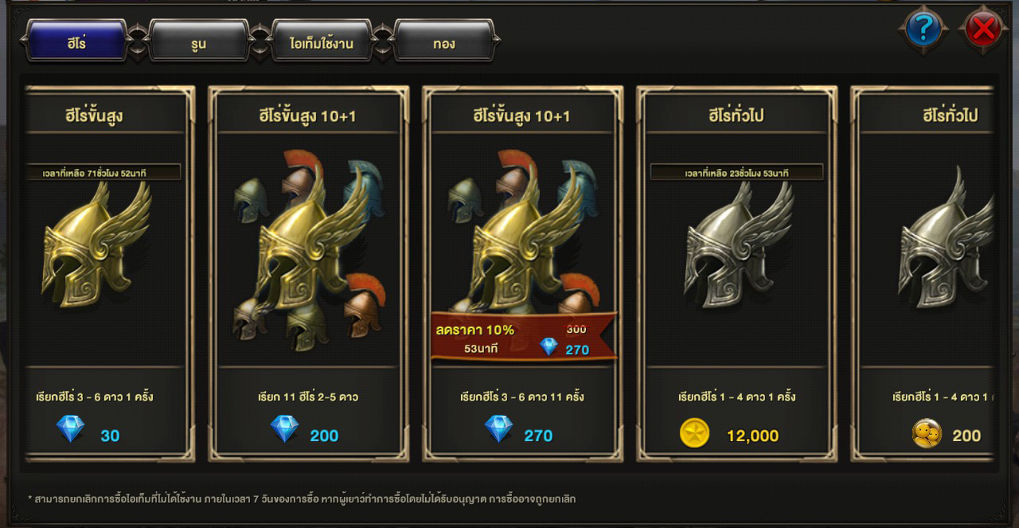The height and width of the screenshot is (528, 1019).
Task: Show the ทอง tab
Action: (444, 41)
